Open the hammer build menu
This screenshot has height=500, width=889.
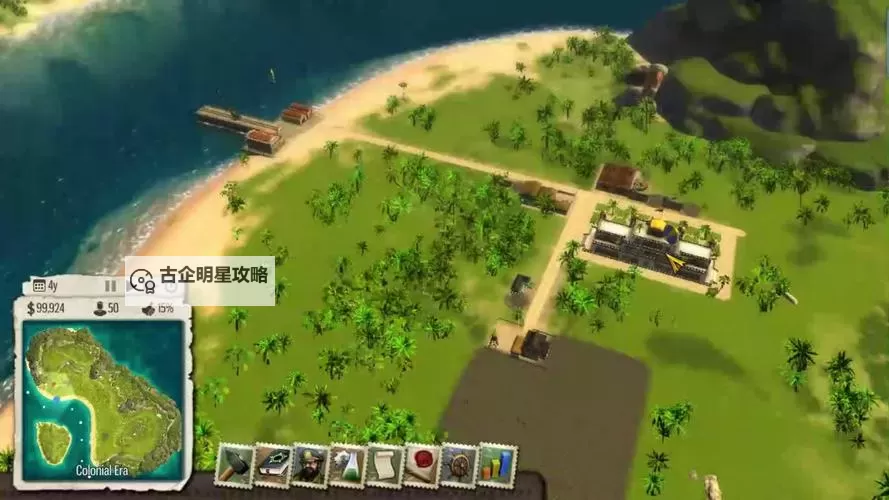[234, 465]
